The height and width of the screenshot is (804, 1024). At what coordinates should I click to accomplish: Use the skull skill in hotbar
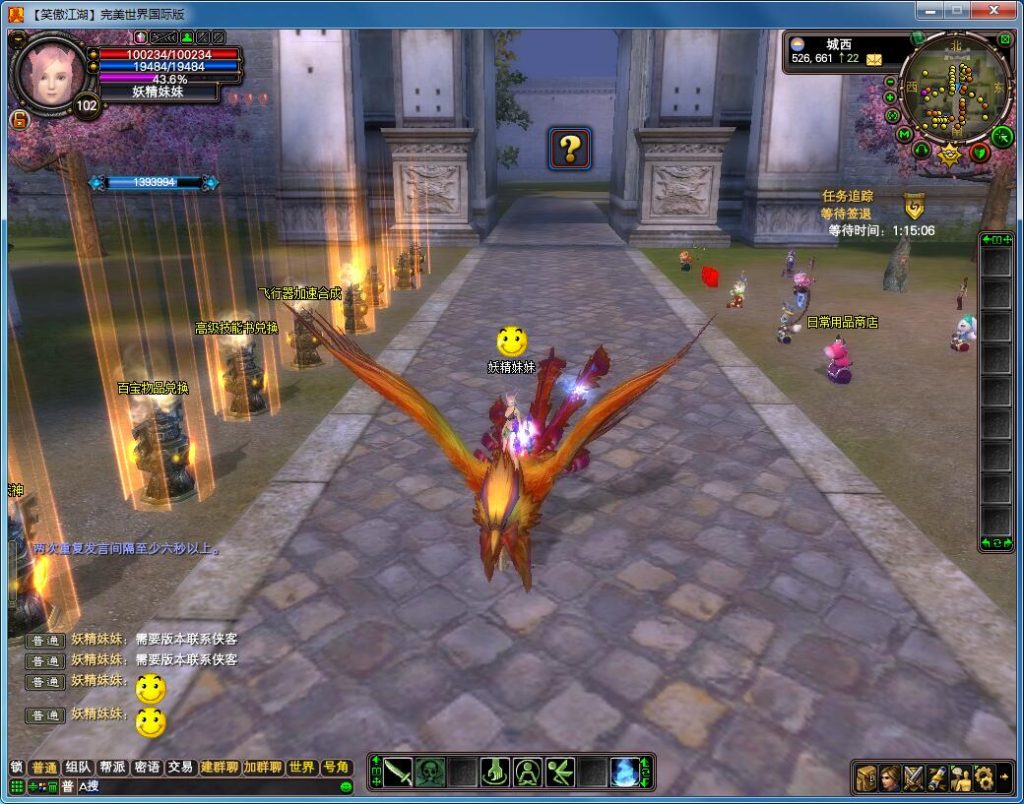coord(430,772)
